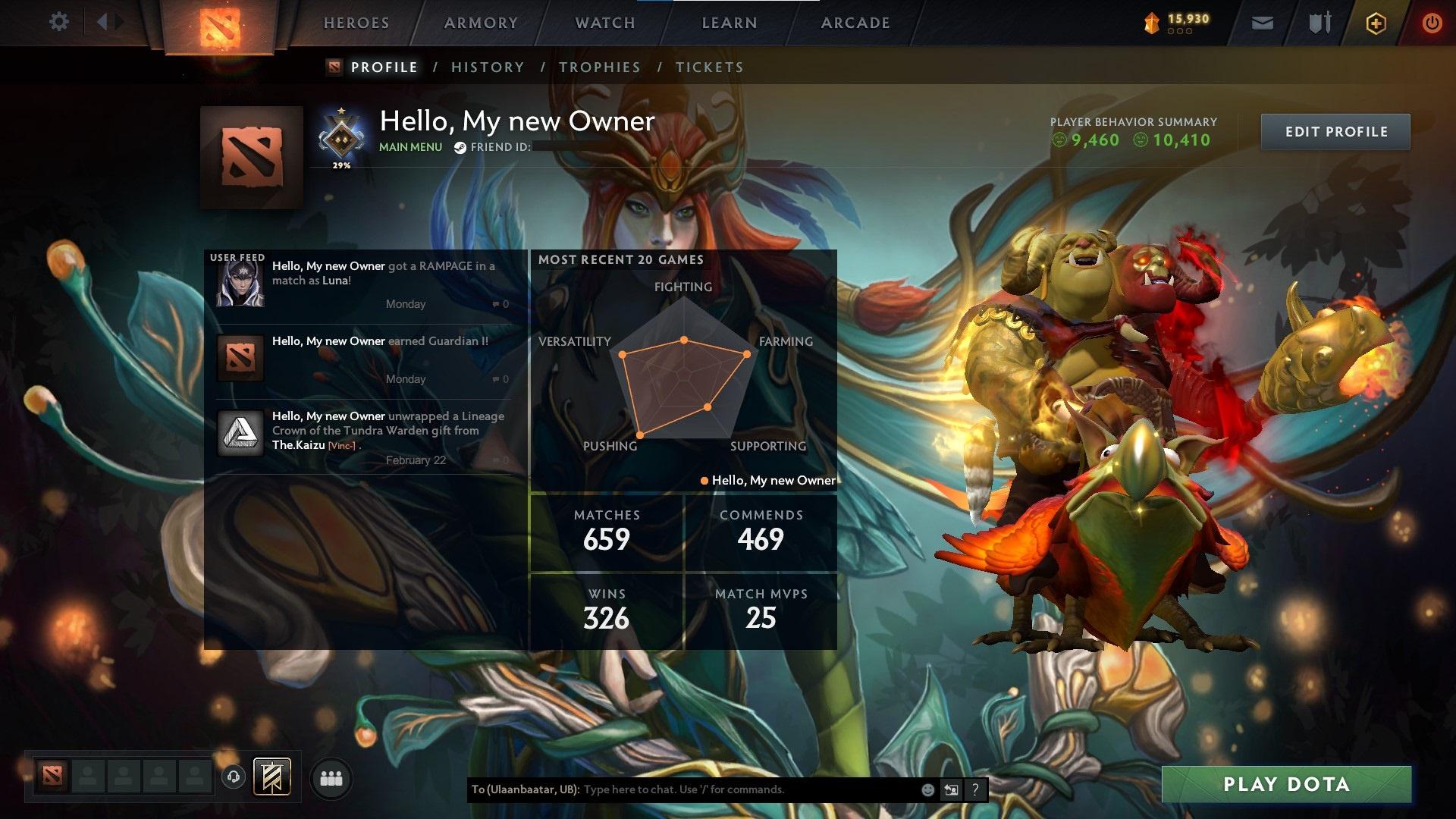The width and height of the screenshot is (1456, 819).
Task: Click the battle flag emblem near party slots
Action: point(273,777)
